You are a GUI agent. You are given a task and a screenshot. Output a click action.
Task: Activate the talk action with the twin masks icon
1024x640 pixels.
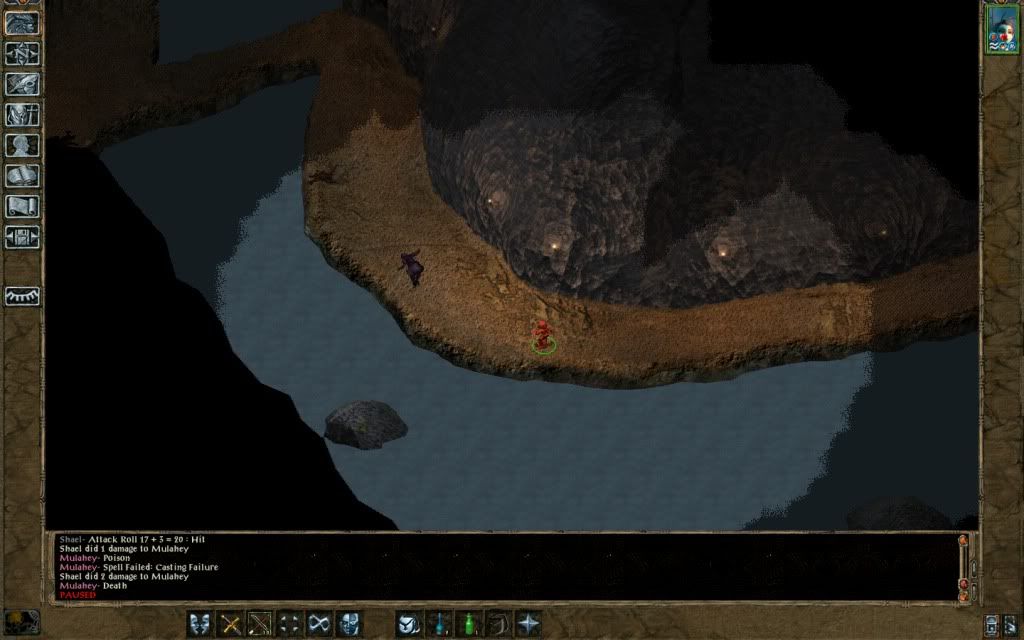coord(200,624)
